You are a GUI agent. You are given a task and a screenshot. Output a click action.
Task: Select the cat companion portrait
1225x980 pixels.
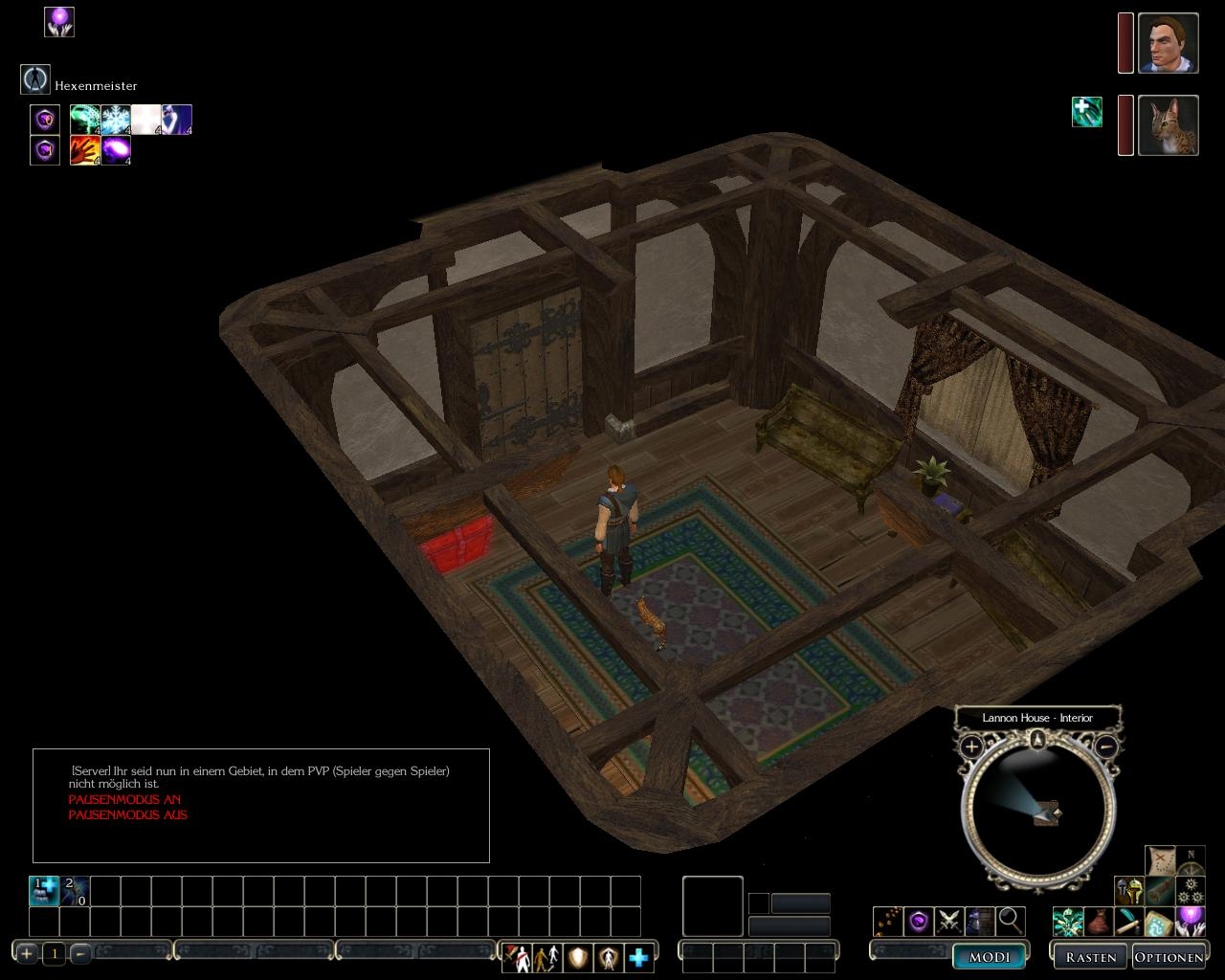(1169, 124)
